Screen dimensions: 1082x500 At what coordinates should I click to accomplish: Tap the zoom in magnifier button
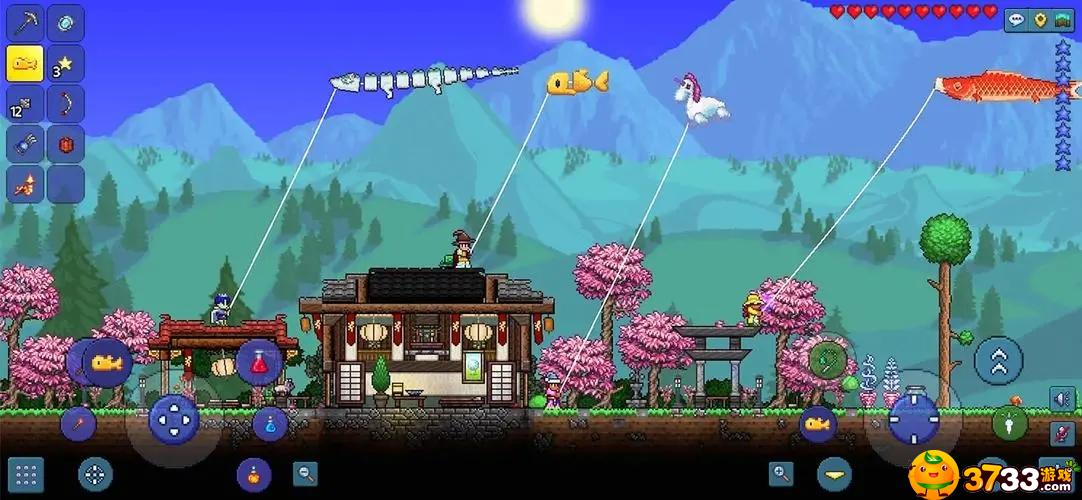point(781,473)
